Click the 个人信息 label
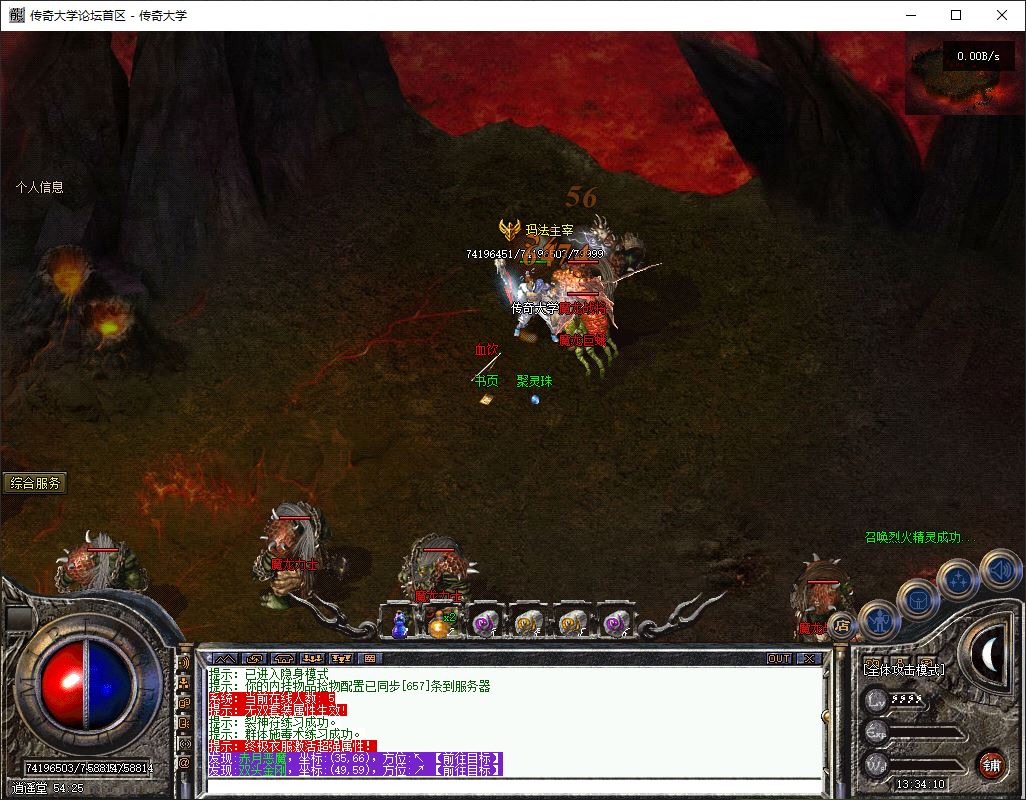The height and width of the screenshot is (800, 1026). point(40,187)
